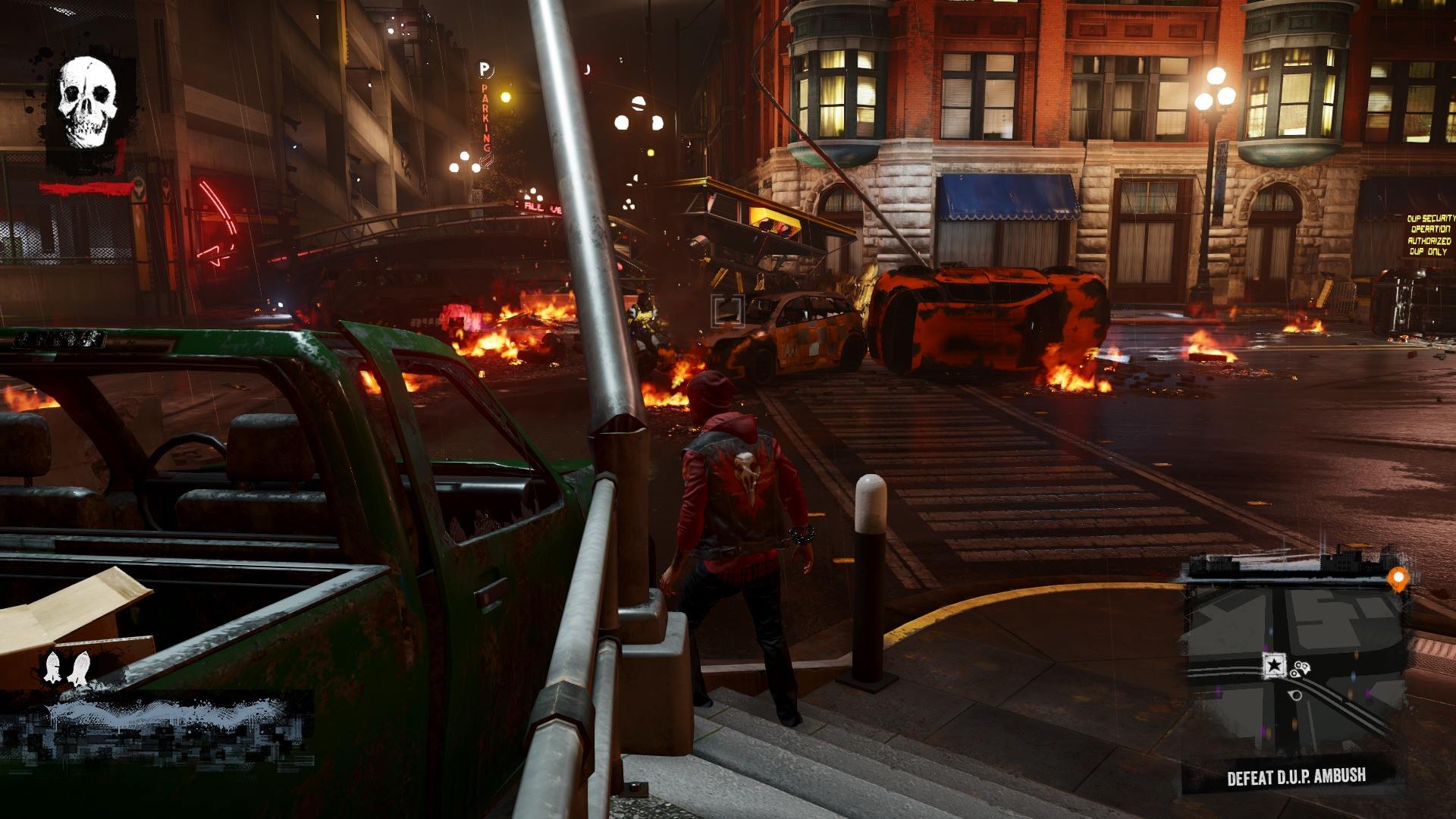Screen dimensions: 1456x819
Task: Click the white skull karma icon
Action: pyautogui.click(x=87, y=102)
